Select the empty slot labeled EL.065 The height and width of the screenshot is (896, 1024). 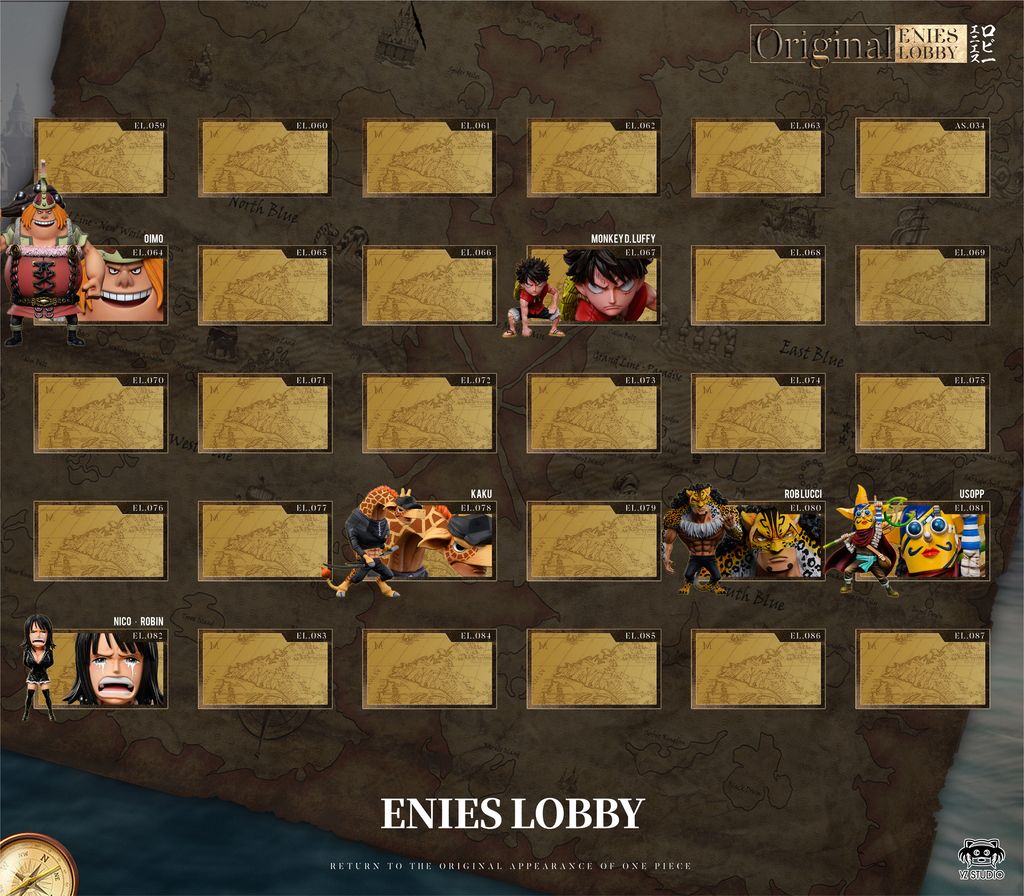coord(264,285)
